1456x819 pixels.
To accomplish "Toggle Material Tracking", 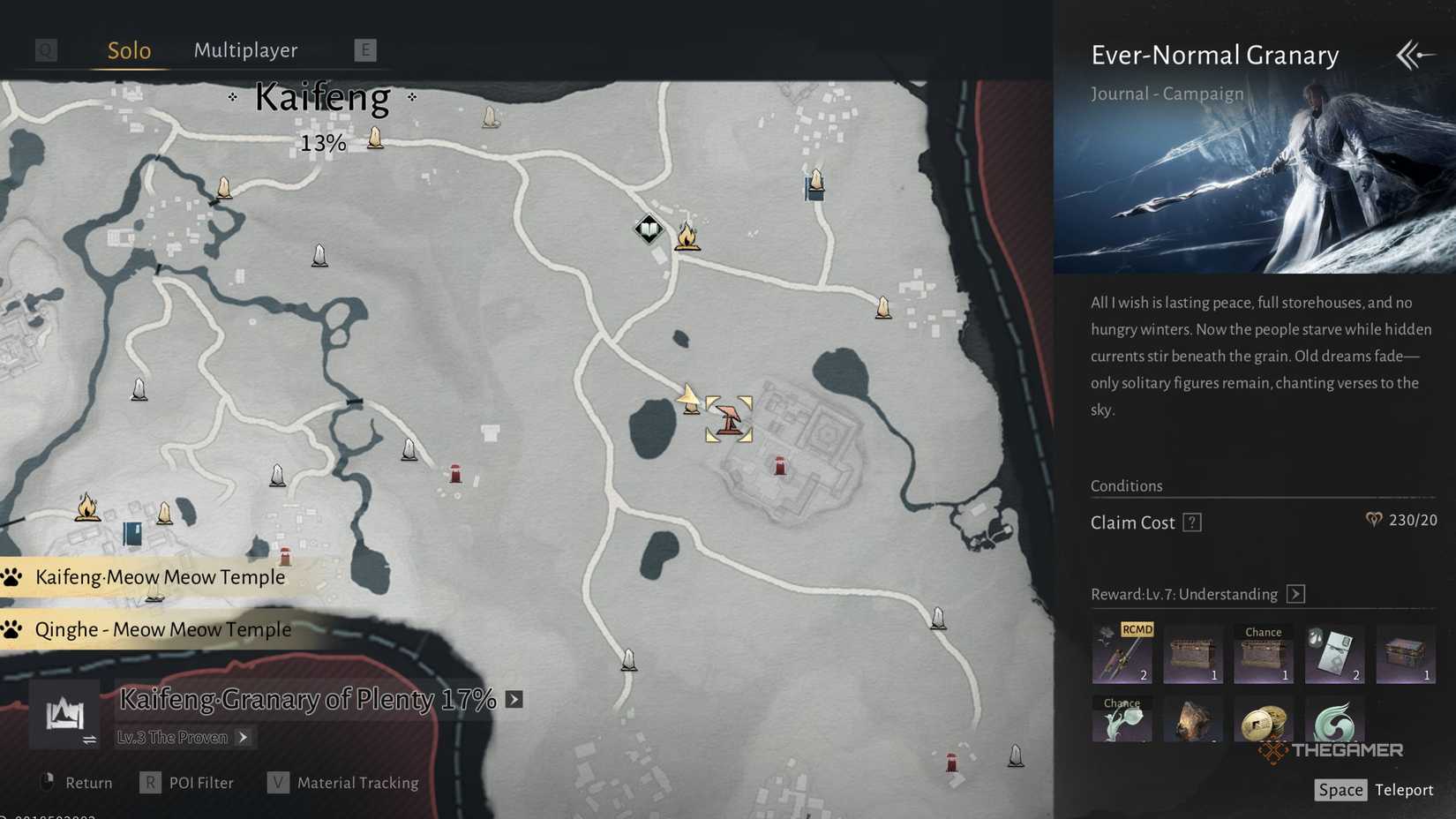I will tap(357, 782).
